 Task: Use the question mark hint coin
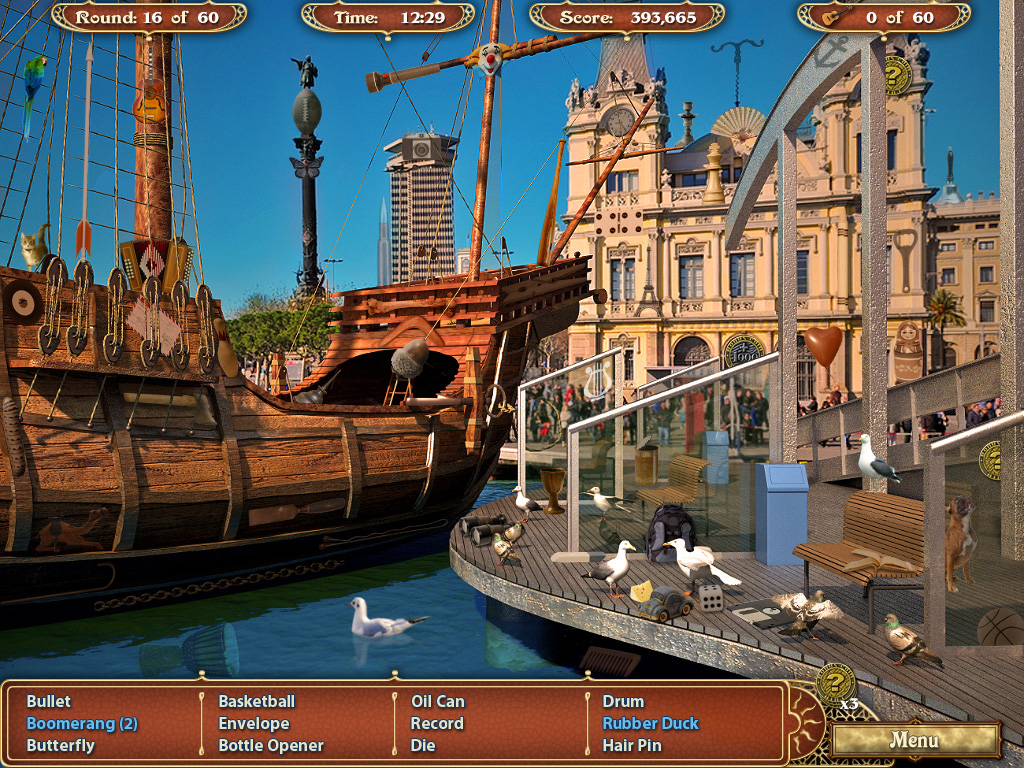pyautogui.click(x=835, y=683)
